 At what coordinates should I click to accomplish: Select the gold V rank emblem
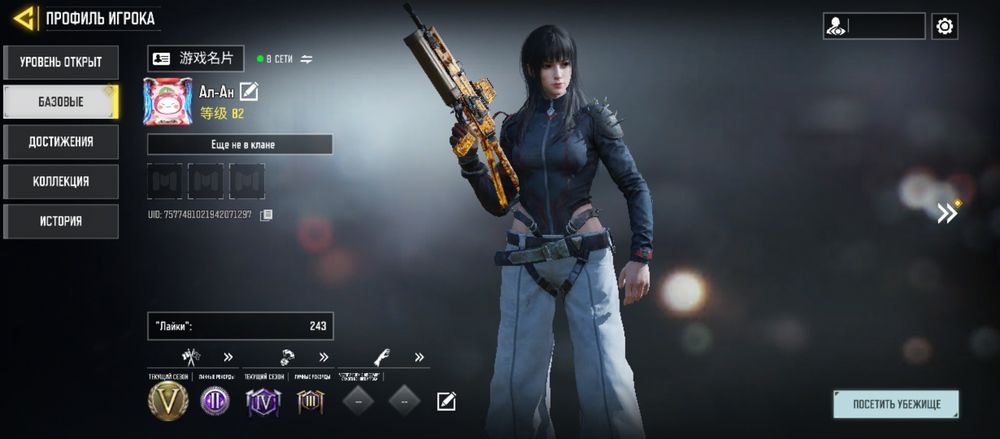tap(167, 401)
